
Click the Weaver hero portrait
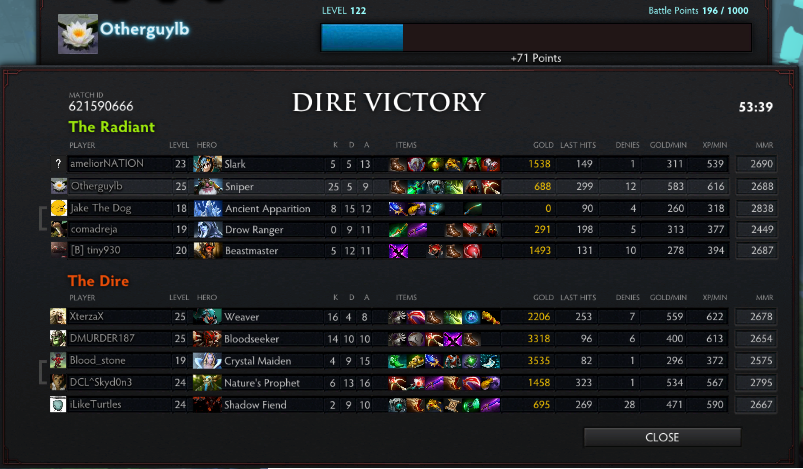(208, 316)
